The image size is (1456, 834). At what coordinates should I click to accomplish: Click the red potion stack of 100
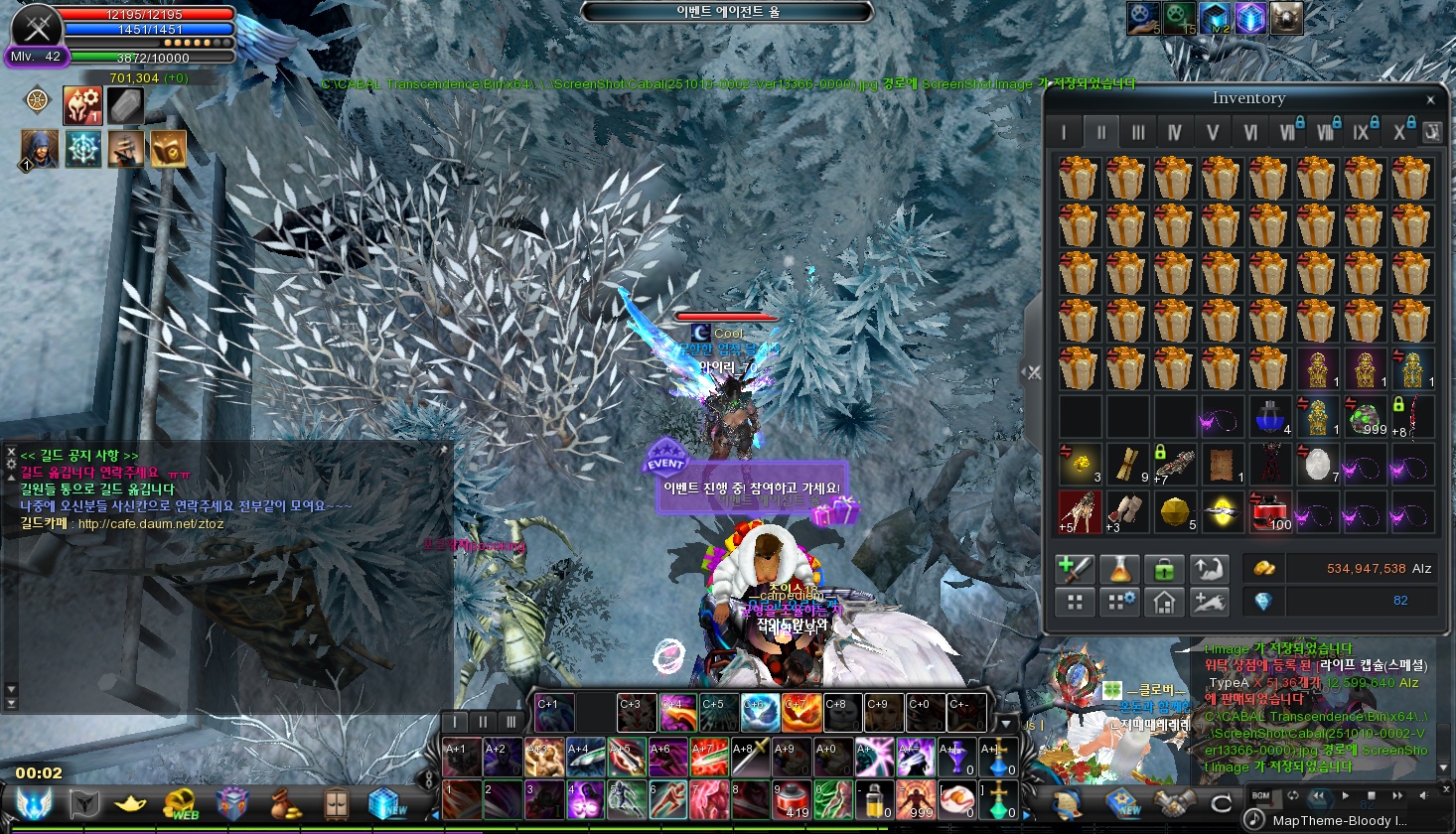[1269, 511]
